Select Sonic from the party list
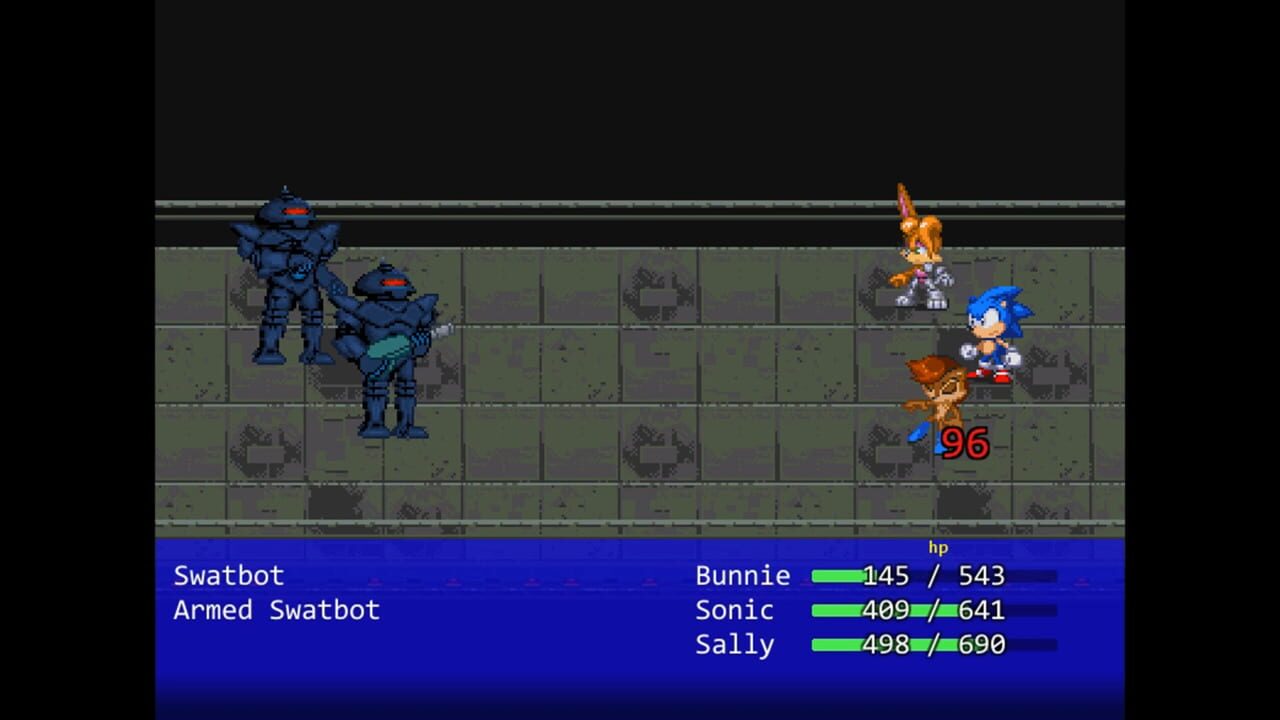Screen dimensions: 1280x720 coord(735,610)
